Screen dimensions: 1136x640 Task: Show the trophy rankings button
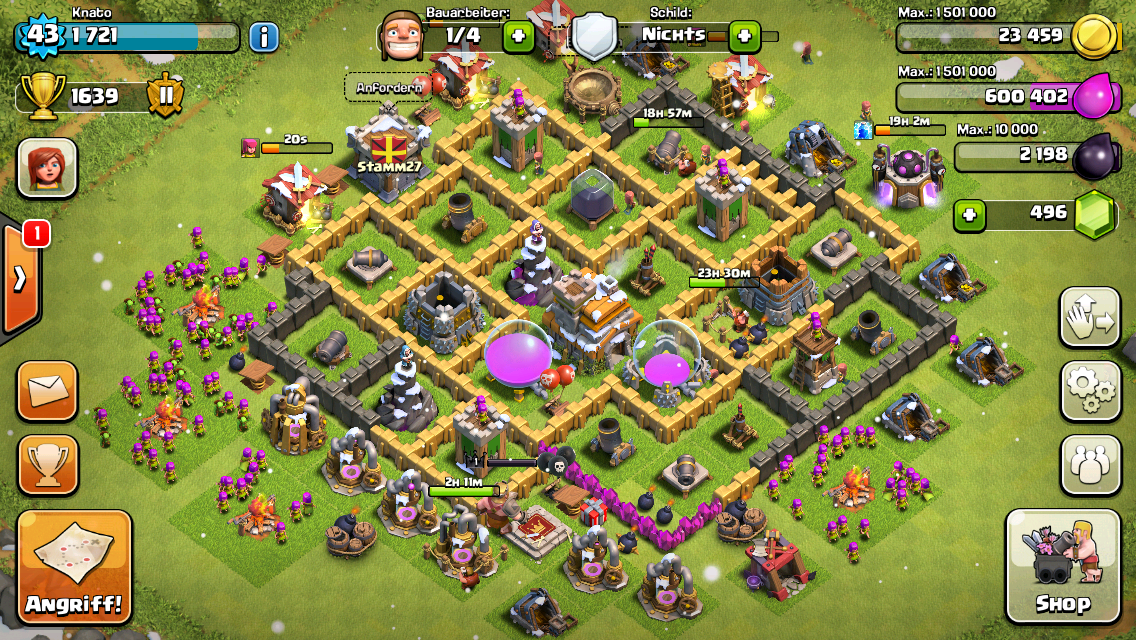click(47, 465)
